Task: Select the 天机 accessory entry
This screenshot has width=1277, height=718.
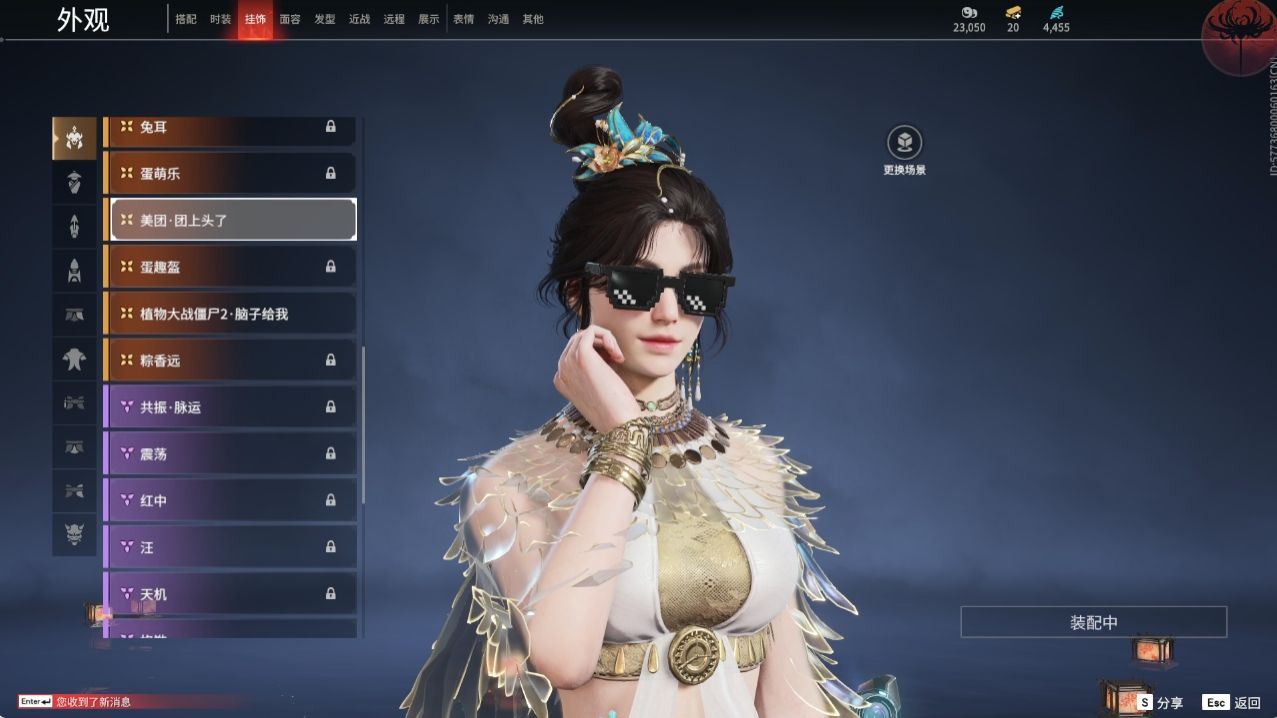Action: click(230, 594)
